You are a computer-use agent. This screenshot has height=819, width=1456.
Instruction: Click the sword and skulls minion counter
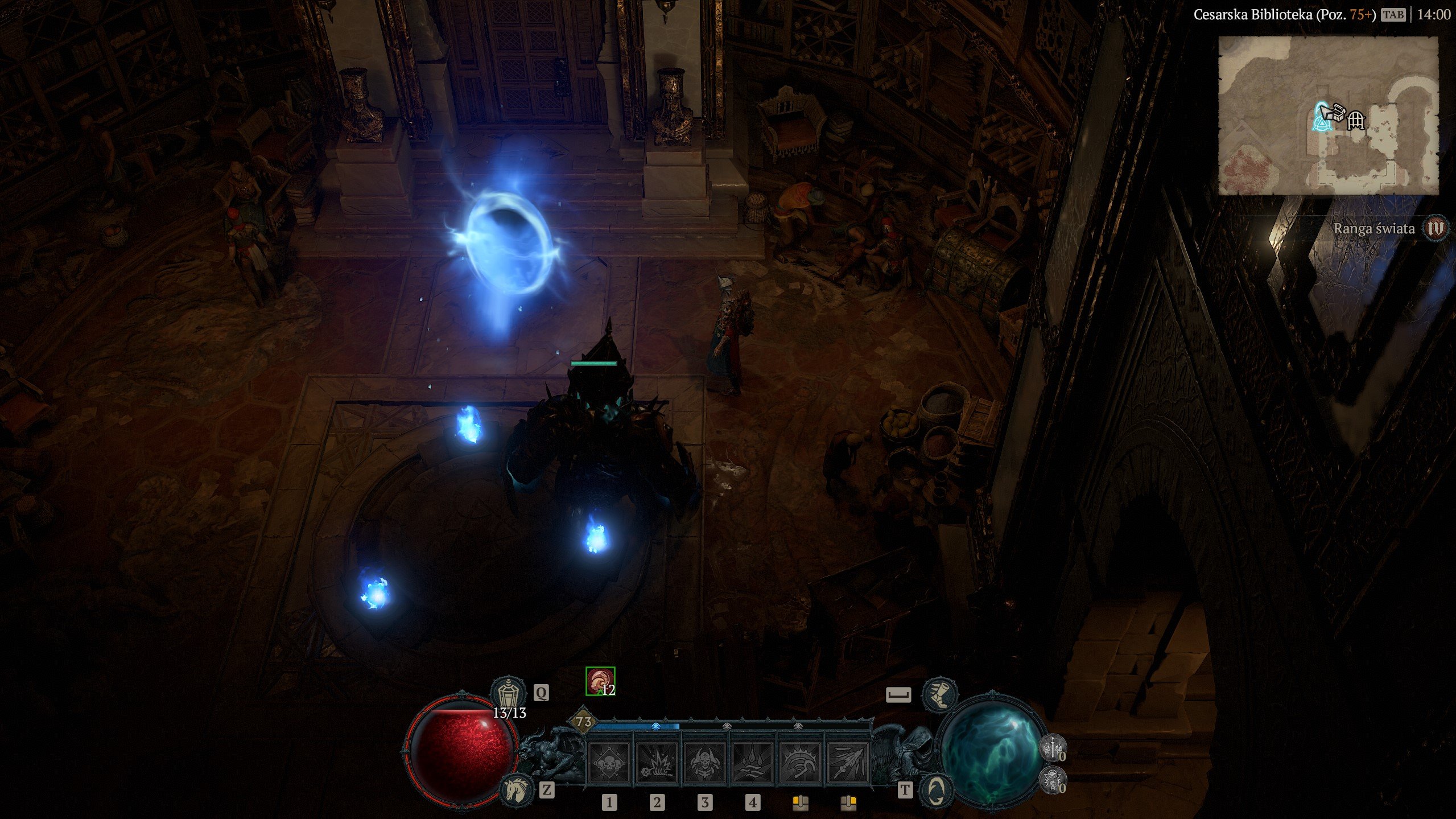tap(1052, 747)
